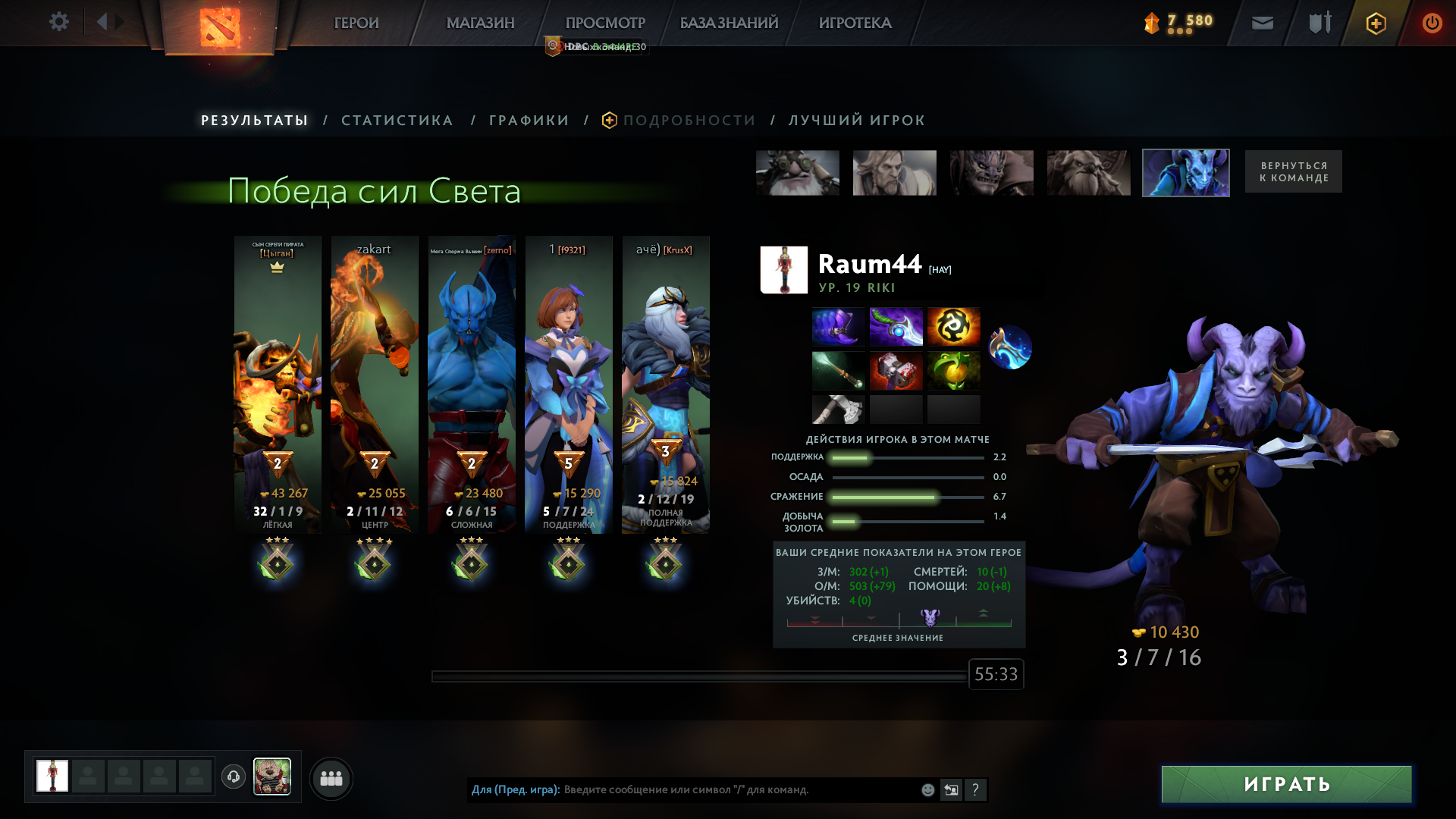The image size is (1456, 819).
Task: Open the mail notifications icon
Action: 1263,23
